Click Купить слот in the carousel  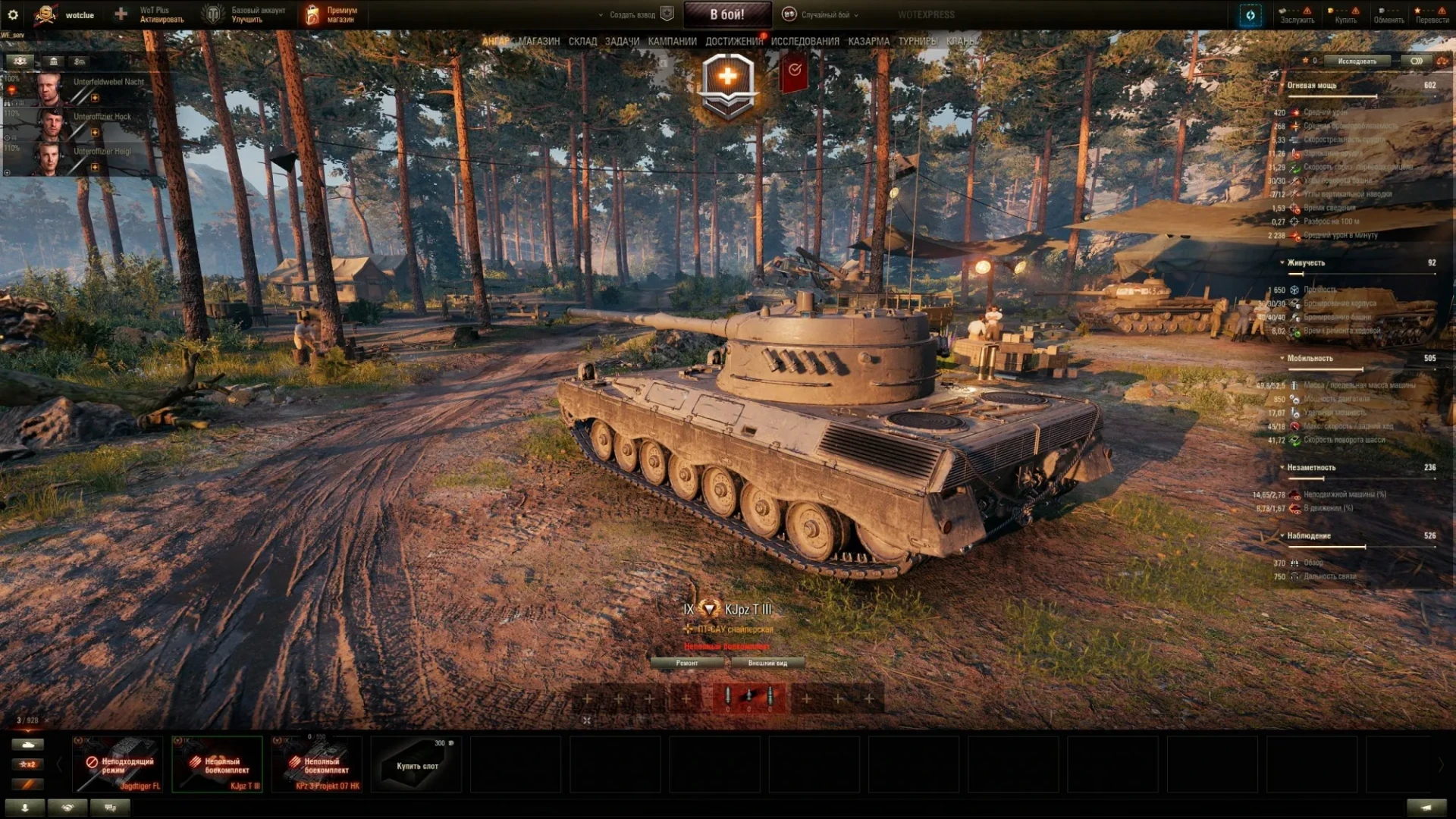[417, 764]
